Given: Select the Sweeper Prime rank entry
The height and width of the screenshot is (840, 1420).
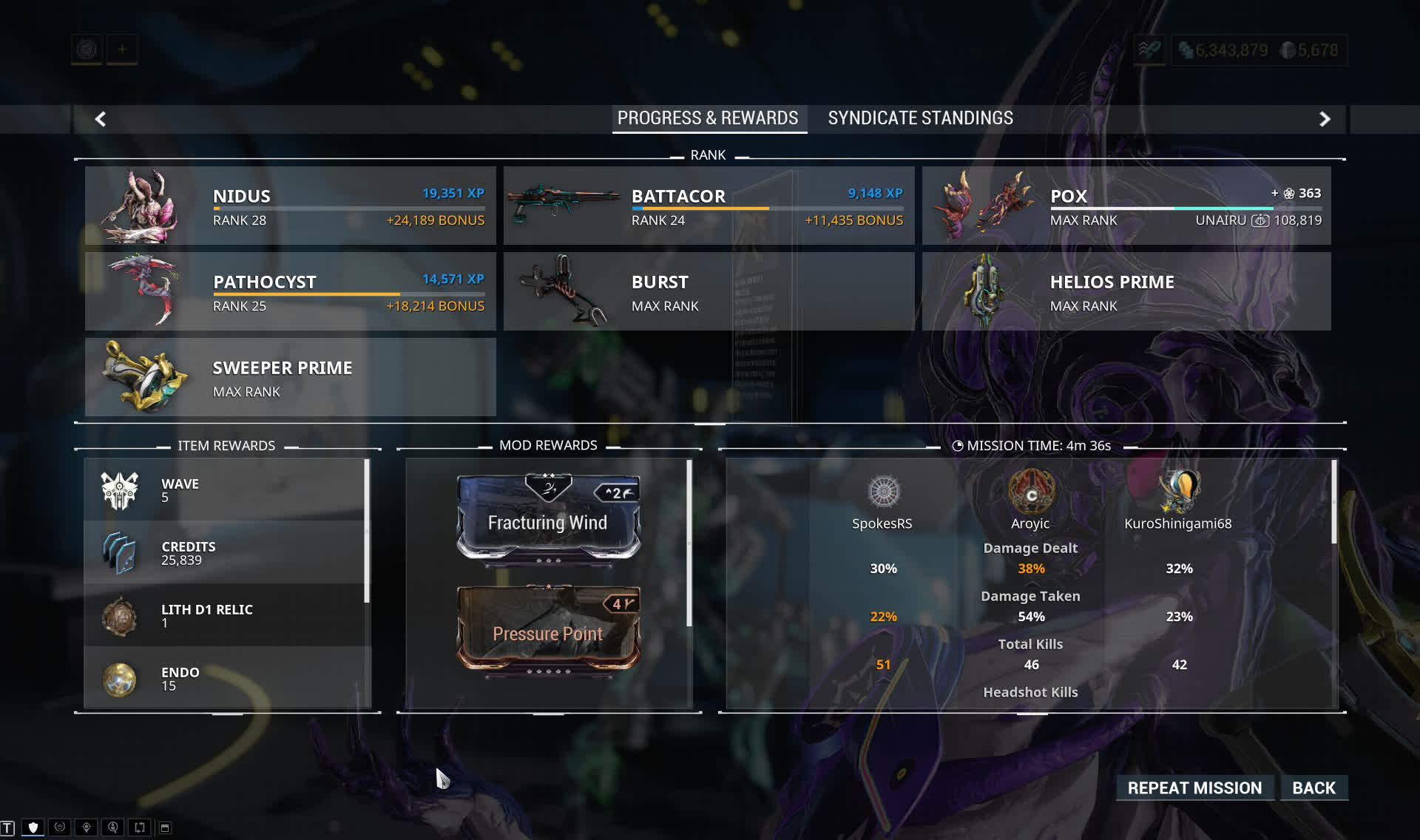Looking at the screenshot, I should click(x=290, y=377).
